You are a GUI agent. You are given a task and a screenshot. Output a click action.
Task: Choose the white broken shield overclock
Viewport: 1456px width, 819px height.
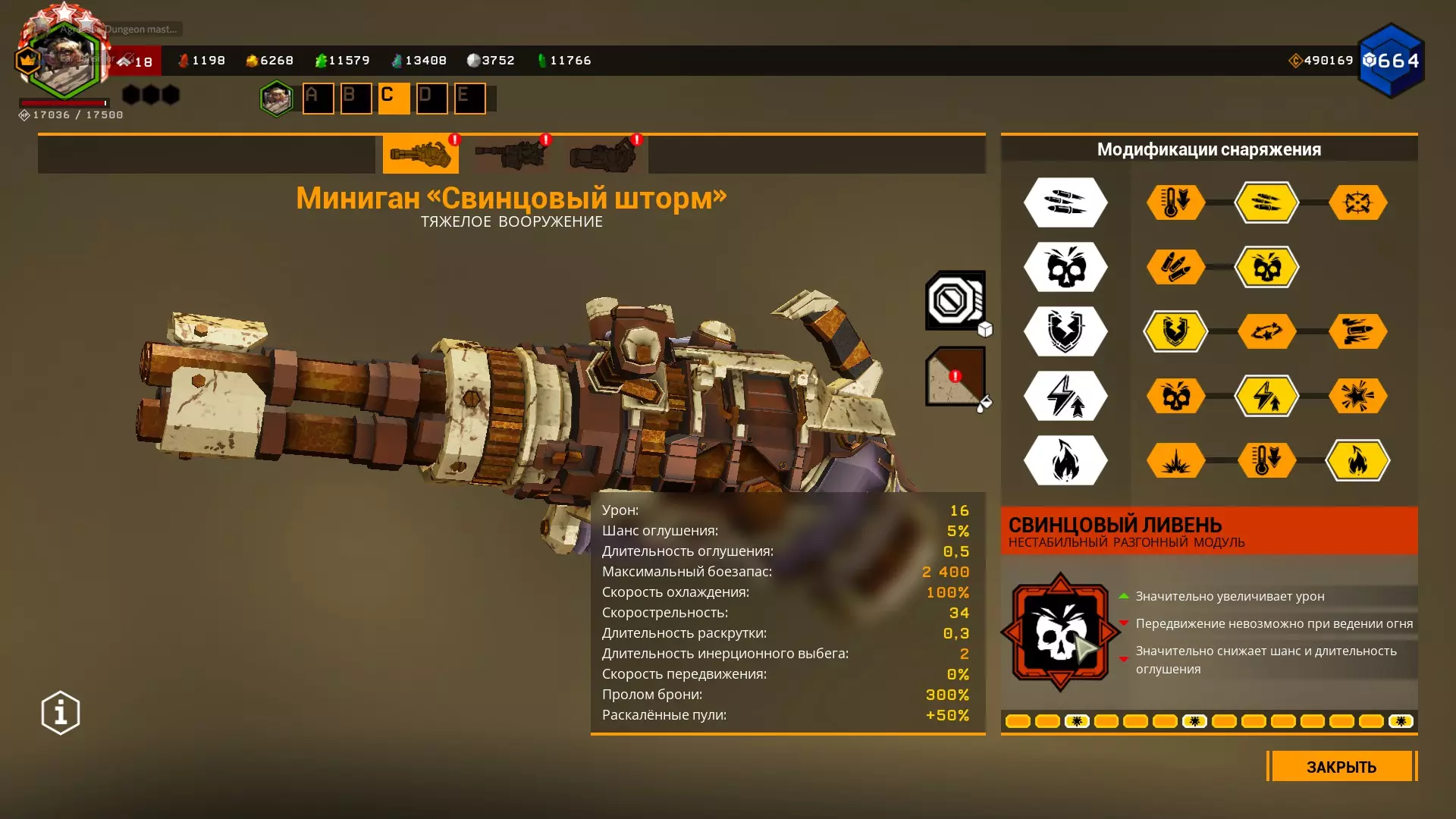[x=1065, y=331]
